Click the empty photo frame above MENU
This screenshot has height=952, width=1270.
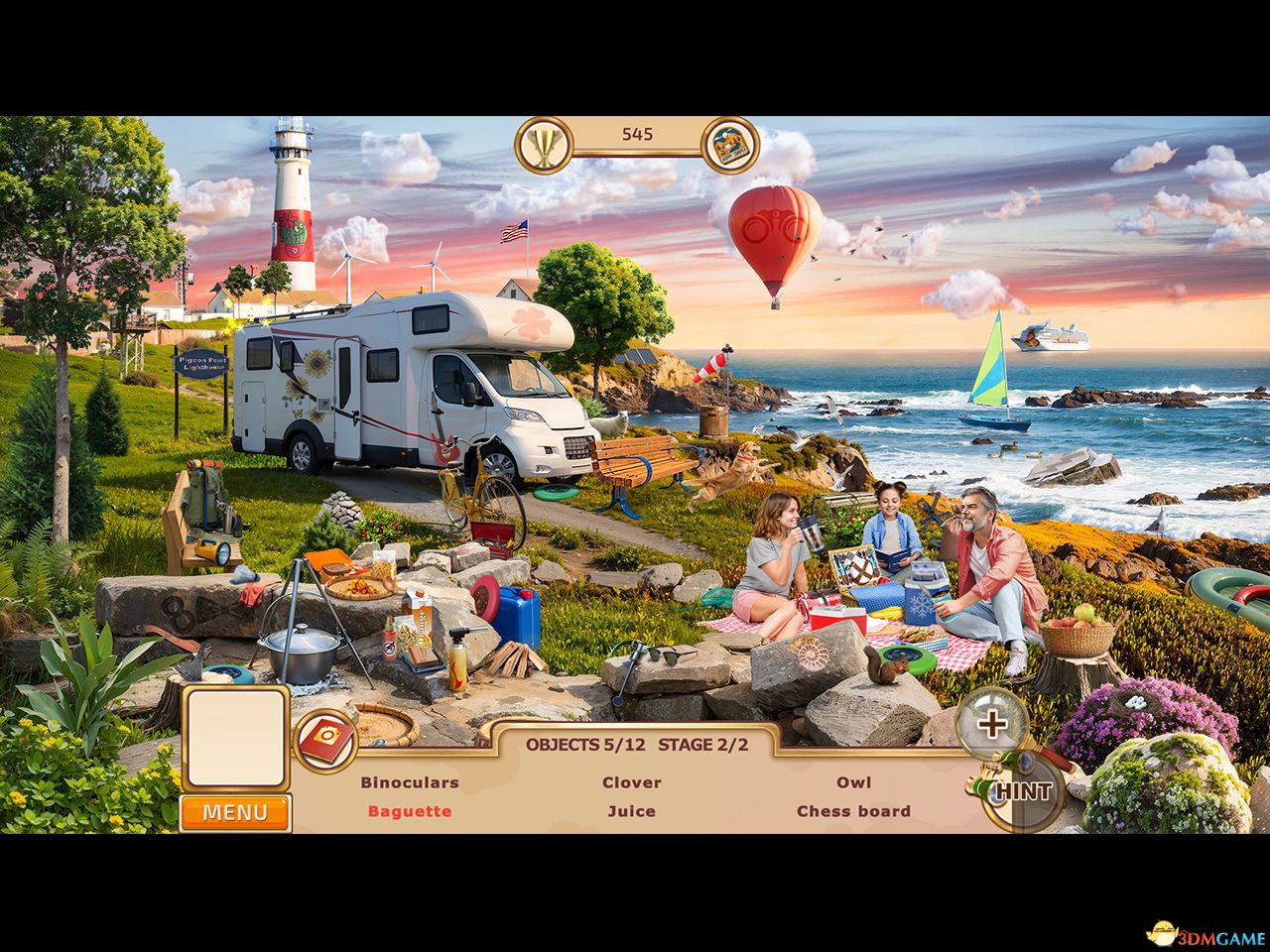[234, 734]
